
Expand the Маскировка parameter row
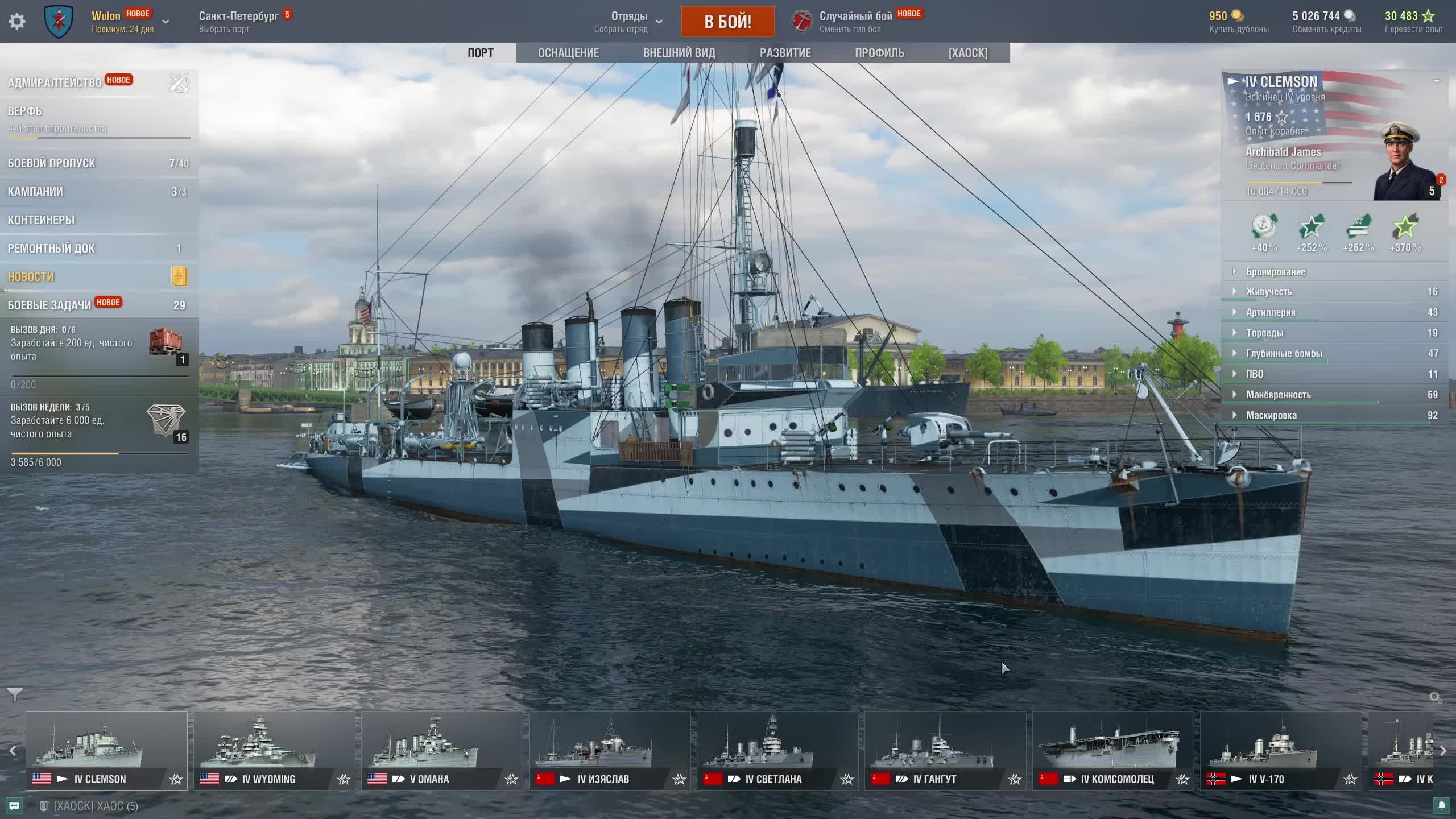pos(1271,415)
